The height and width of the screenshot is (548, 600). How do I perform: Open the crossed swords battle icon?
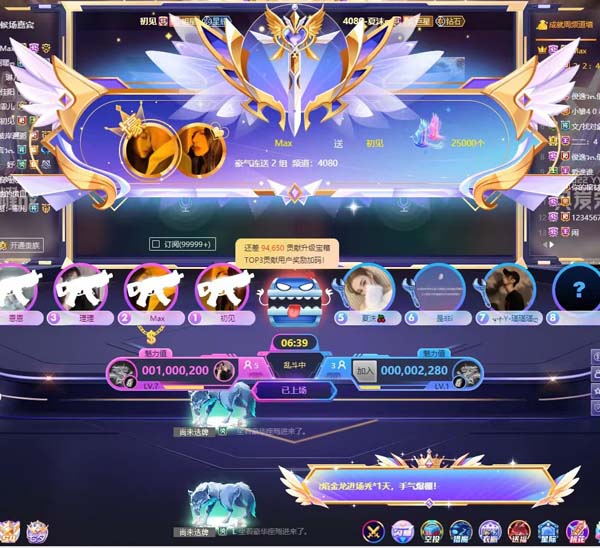[x=374, y=530]
